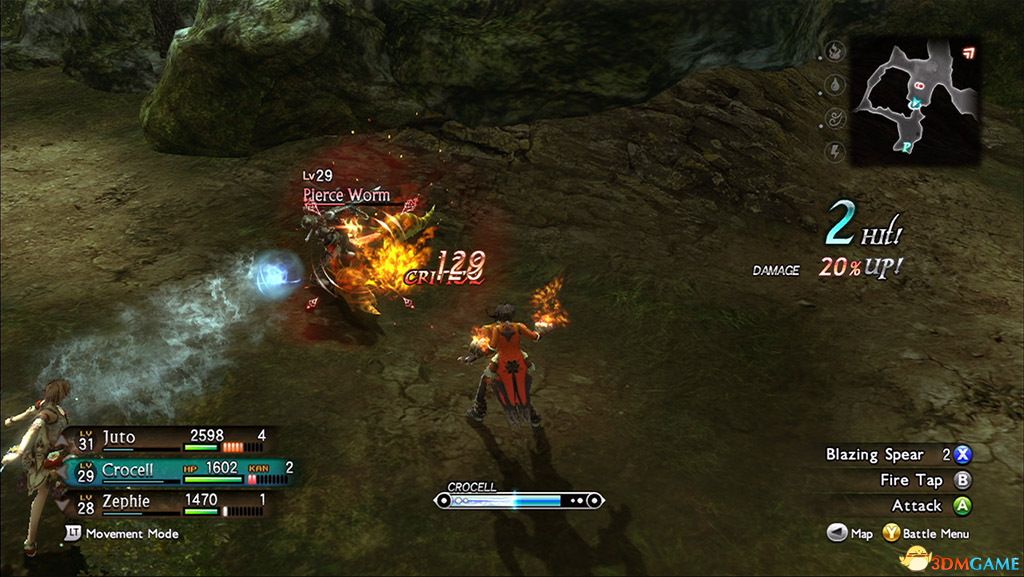Click the cave minimap

tap(914, 102)
